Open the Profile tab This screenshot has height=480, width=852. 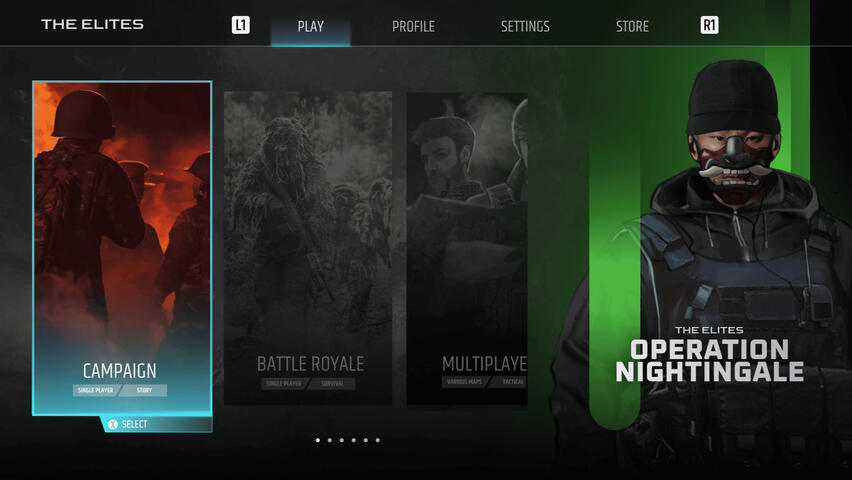point(413,26)
